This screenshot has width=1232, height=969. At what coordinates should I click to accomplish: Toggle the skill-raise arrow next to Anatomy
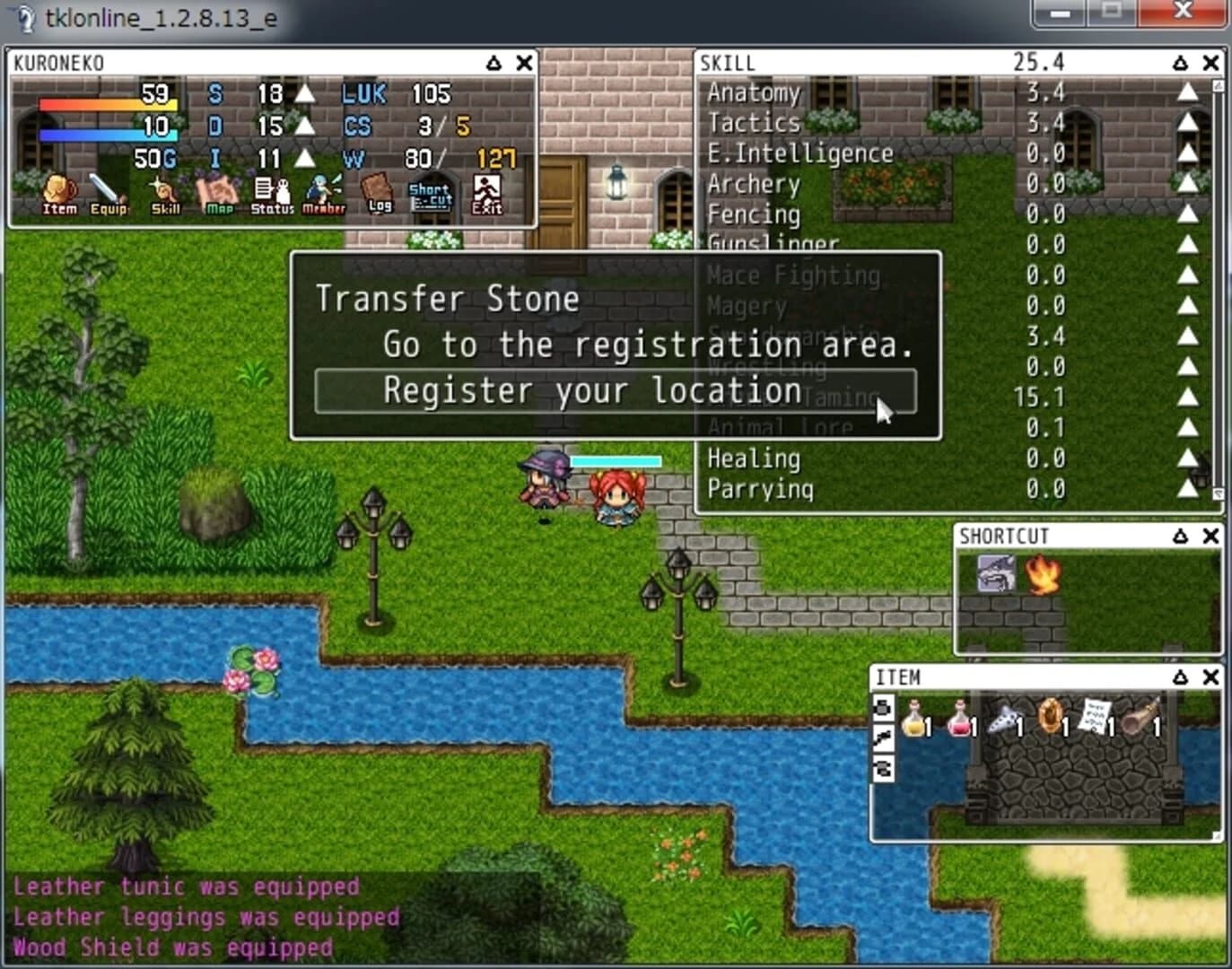pyautogui.click(x=1189, y=92)
